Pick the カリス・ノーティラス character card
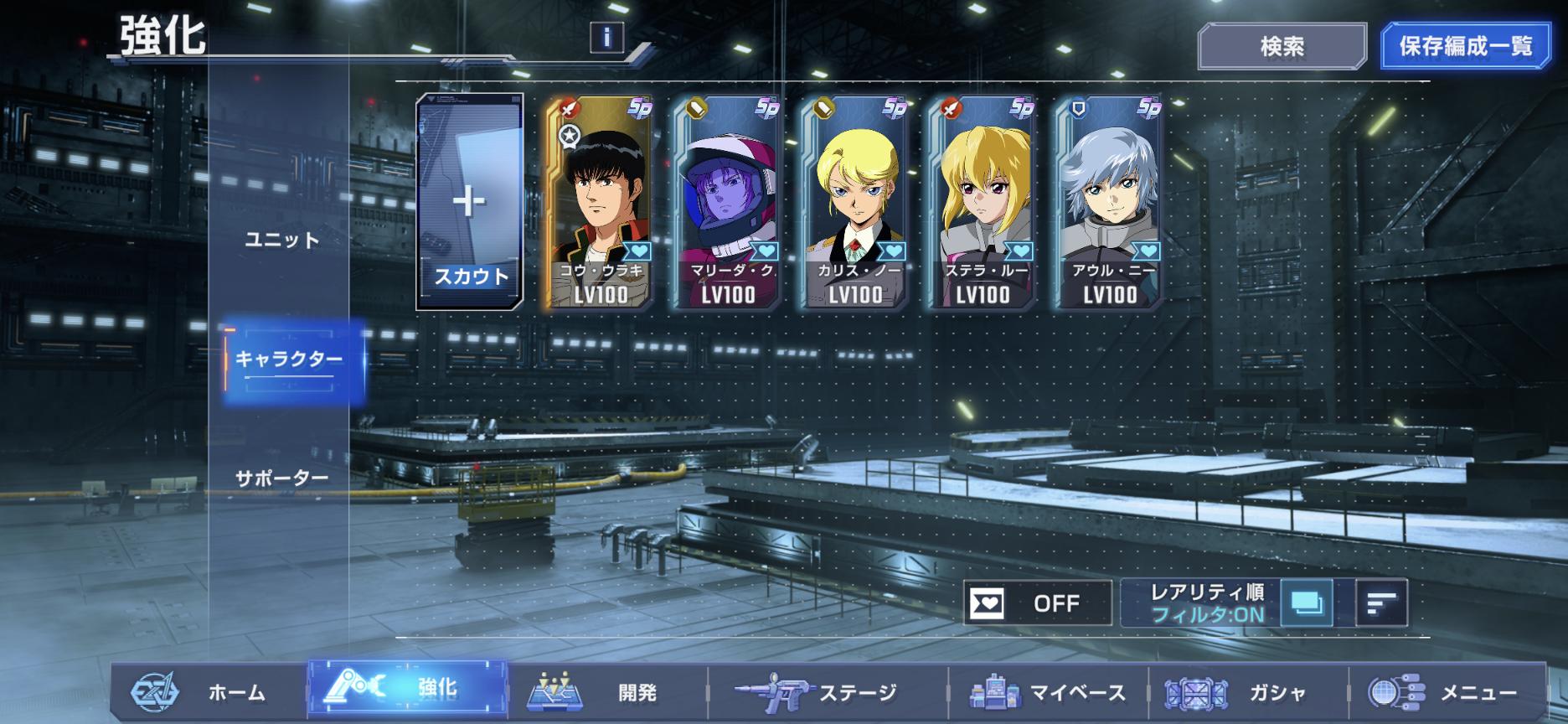 pyautogui.click(x=854, y=202)
